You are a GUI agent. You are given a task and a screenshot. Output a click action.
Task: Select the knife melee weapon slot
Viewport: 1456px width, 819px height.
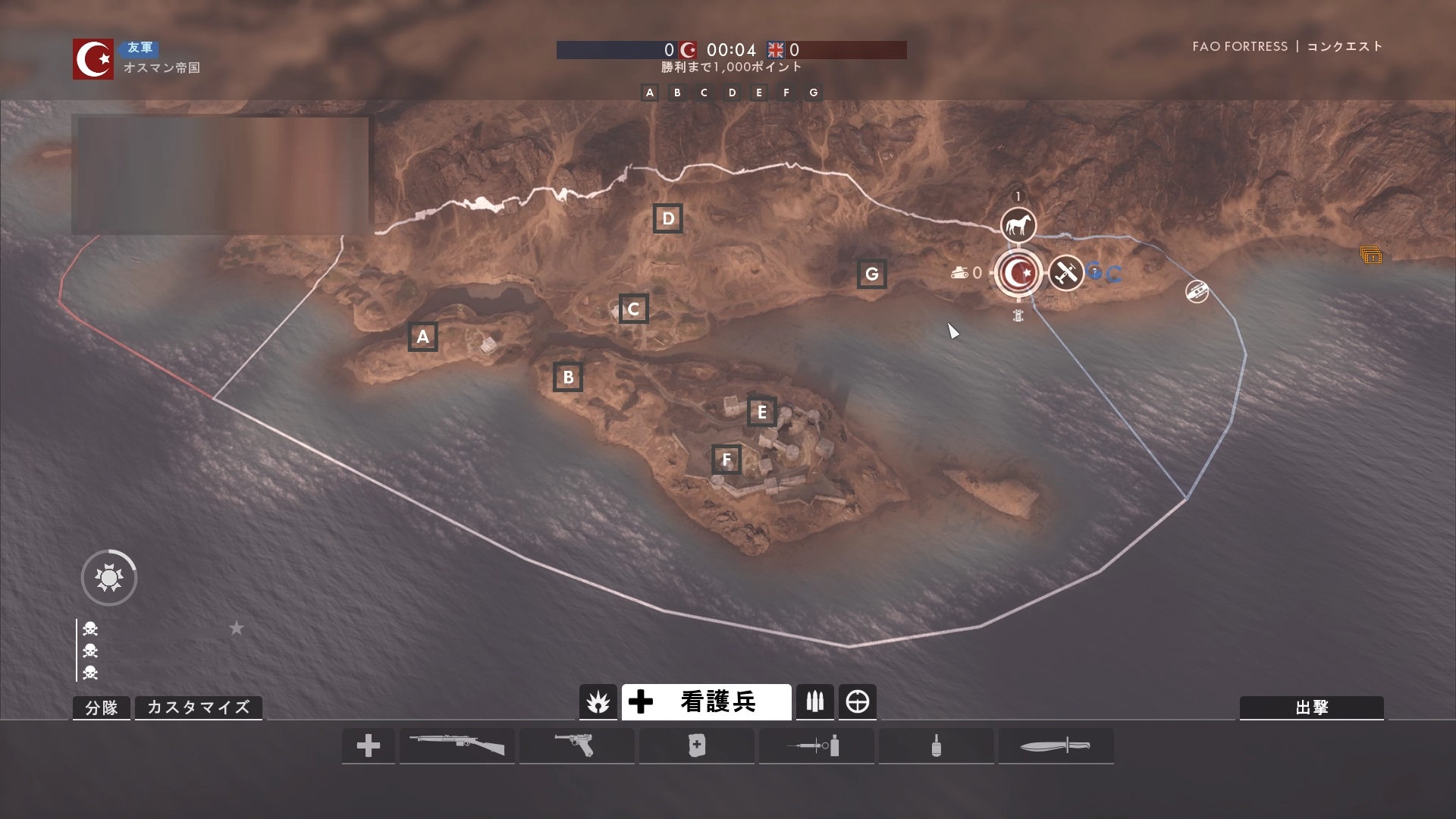click(x=1056, y=745)
